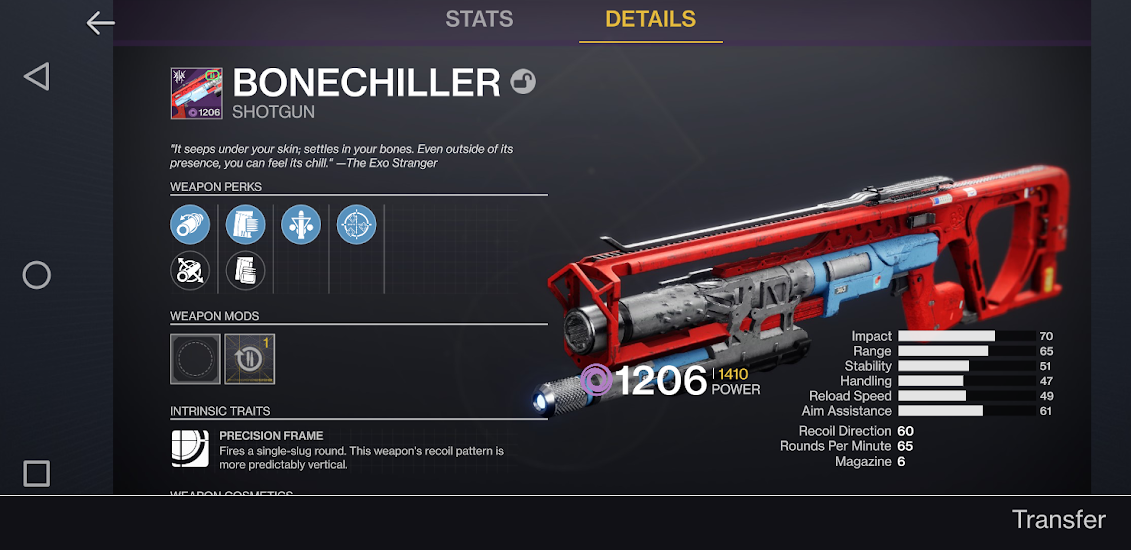1131x550 pixels.
Task: Inspect the blue crosshair perk icon
Action: [356, 224]
